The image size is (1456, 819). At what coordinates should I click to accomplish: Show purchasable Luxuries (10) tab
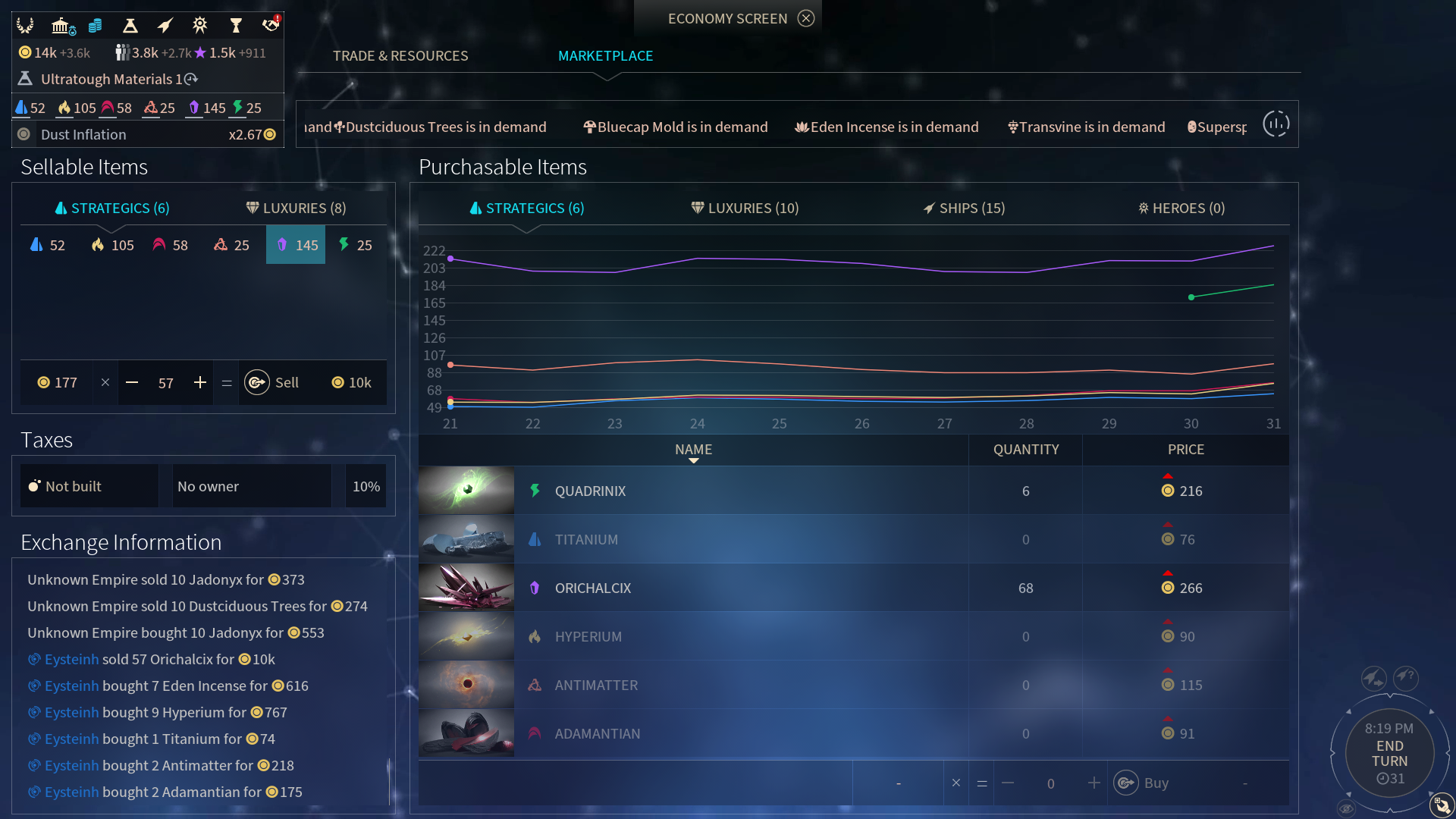[745, 208]
